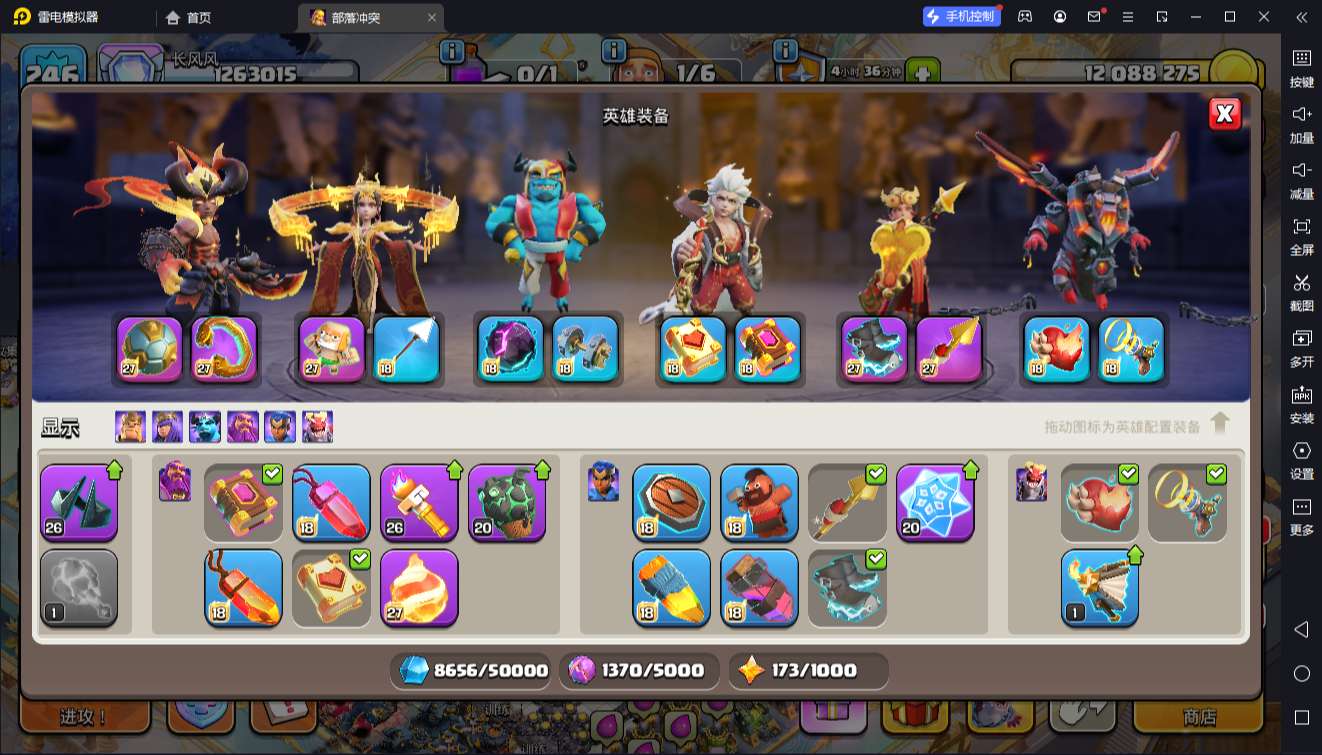The height and width of the screenshot is (755, 1322).
Task: Pick the Fireball equipment at level 26
Action: (419, 503)
